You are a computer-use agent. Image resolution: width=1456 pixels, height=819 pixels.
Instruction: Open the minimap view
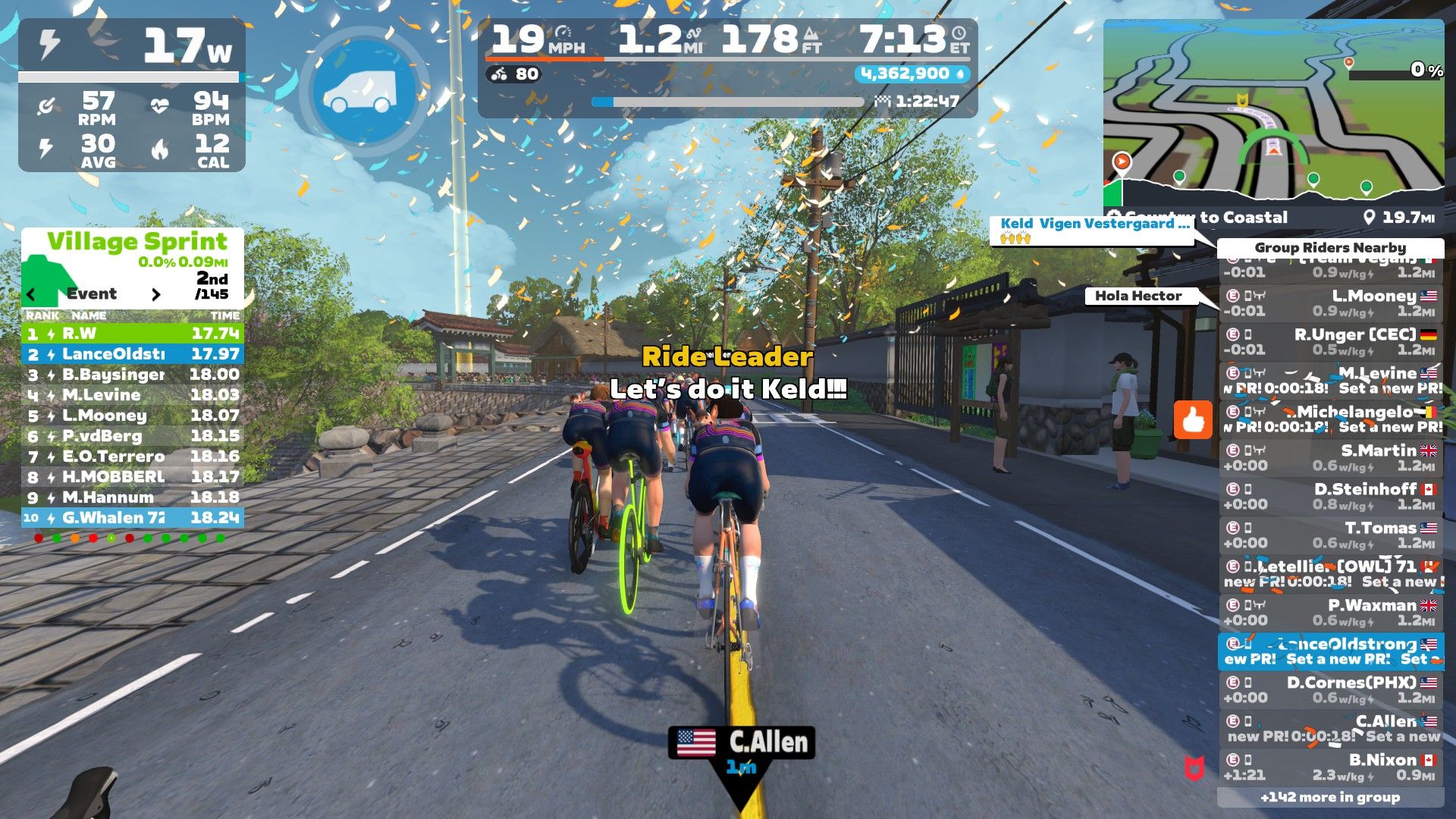[1273, 114]
